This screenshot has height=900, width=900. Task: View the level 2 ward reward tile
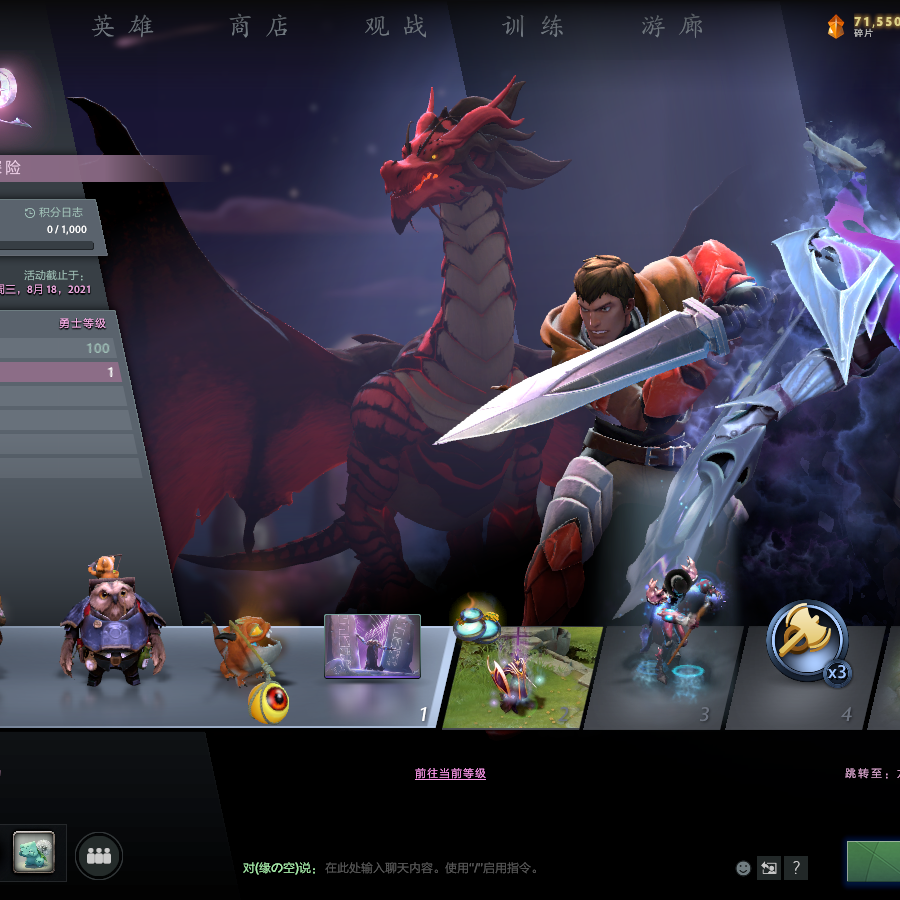coord(520,676)
